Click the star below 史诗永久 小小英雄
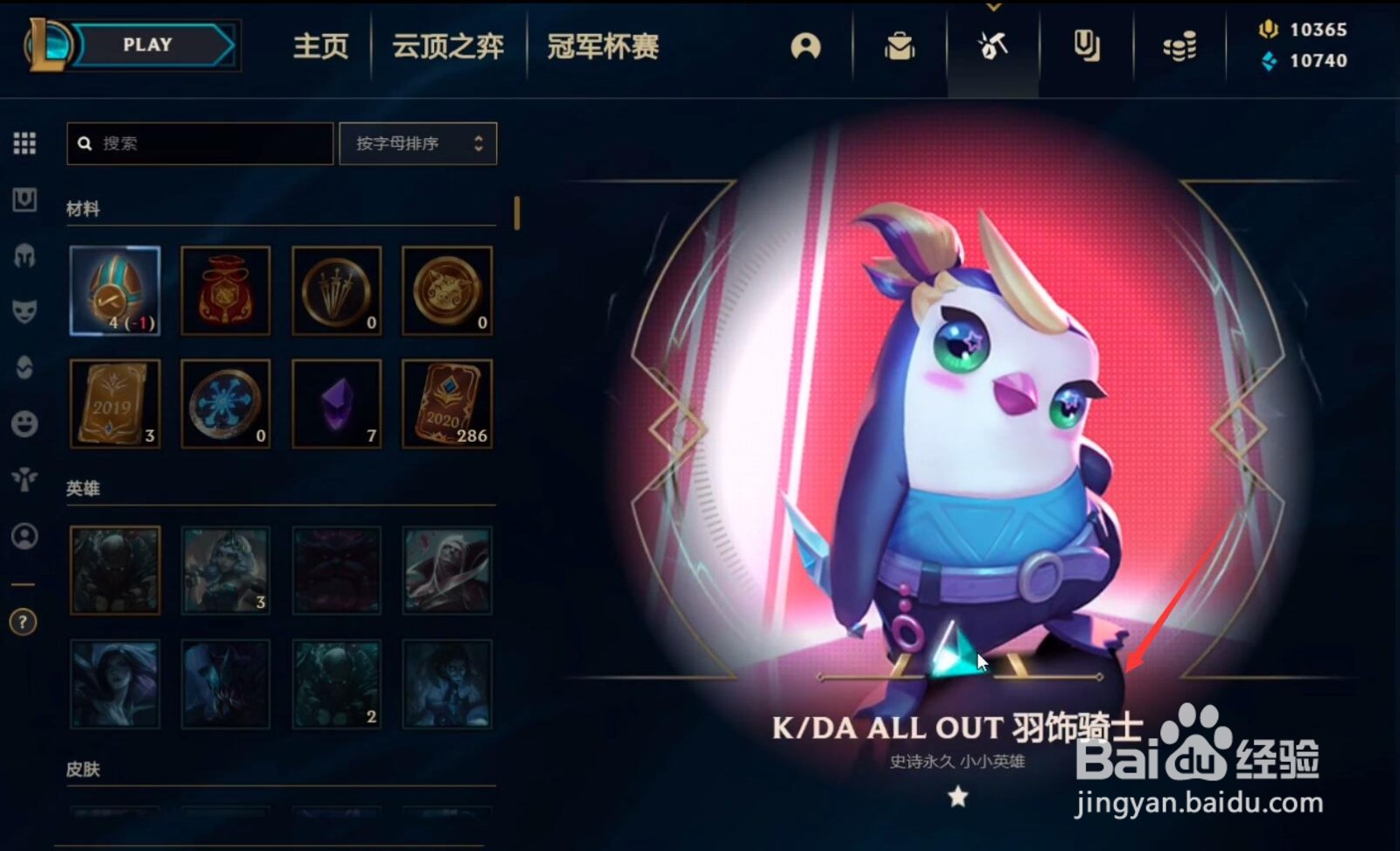The width and height of the screenshot is (1400, 851). [x=960, y=797]
